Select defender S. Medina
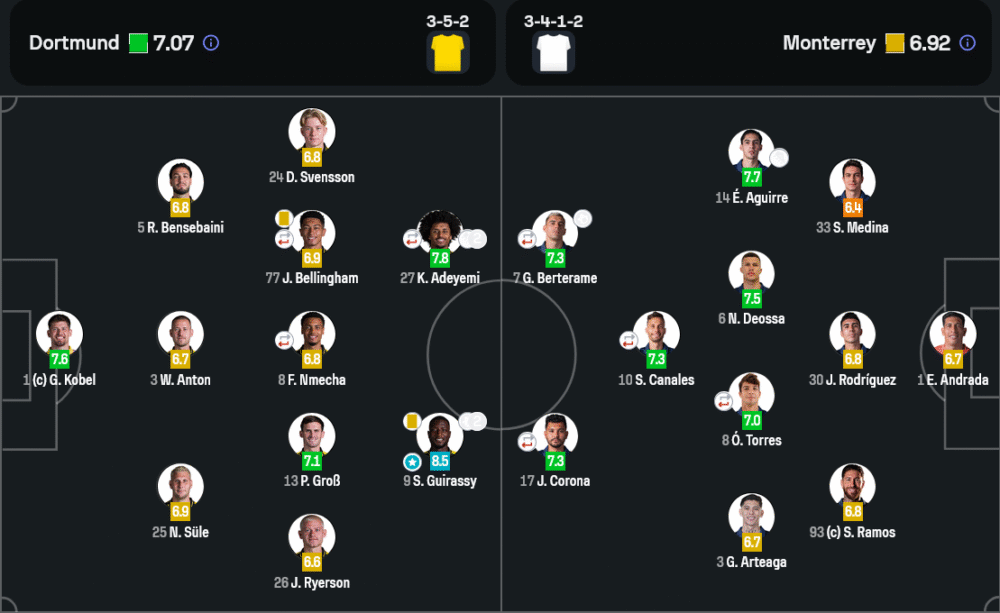 point(852,183)
